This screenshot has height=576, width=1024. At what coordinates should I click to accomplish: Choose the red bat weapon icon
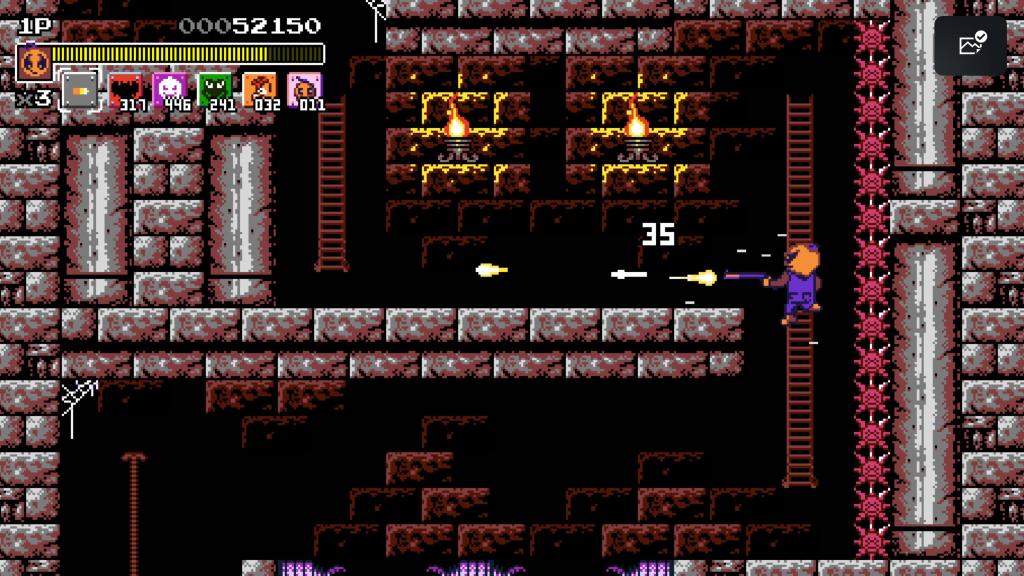coord(124,90)
